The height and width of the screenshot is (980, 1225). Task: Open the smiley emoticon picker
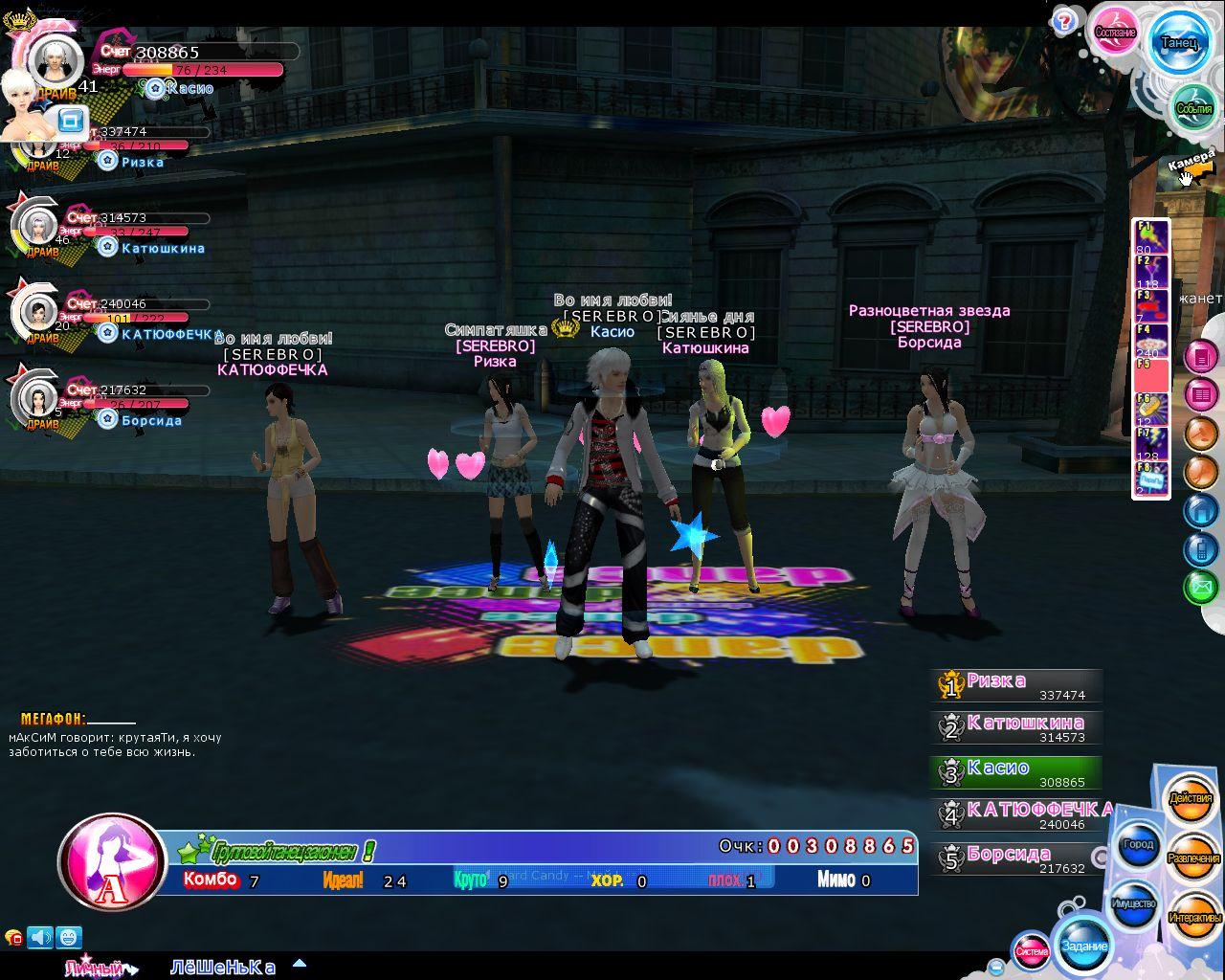(69, 937)
